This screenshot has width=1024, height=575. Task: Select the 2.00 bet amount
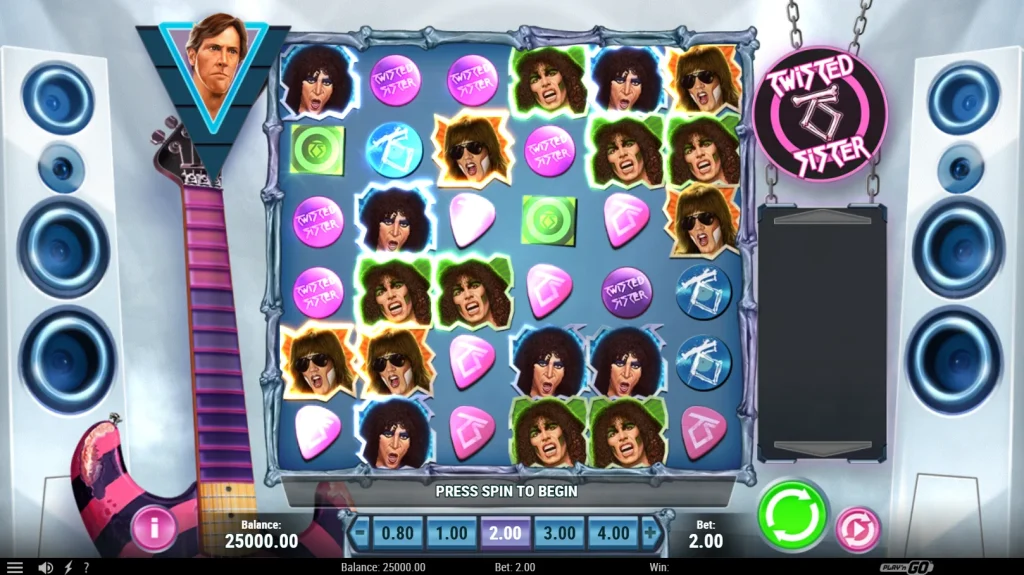(x=505, y=533)
